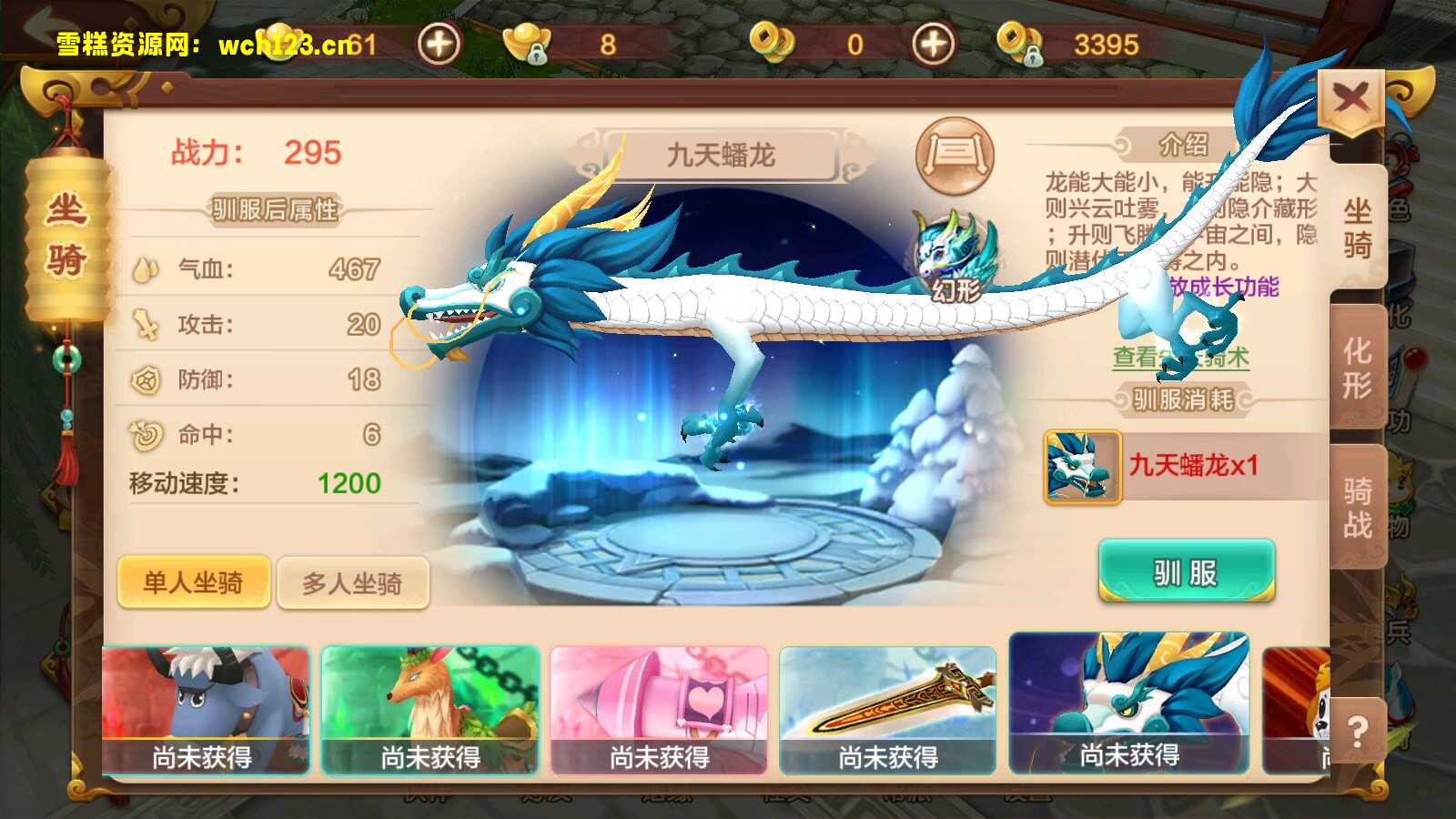Image resolution: width=1456 pixels, height=819 pixels.
Task: Switch to 多人坐骑 mode
Action: click(354, 581)
